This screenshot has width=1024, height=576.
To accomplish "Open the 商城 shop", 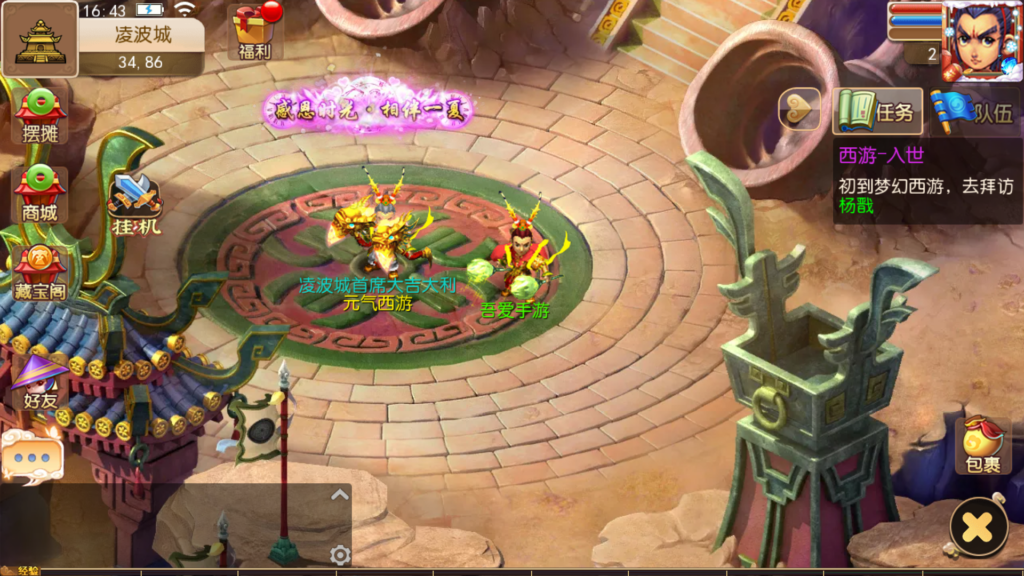I will (40, 194).
